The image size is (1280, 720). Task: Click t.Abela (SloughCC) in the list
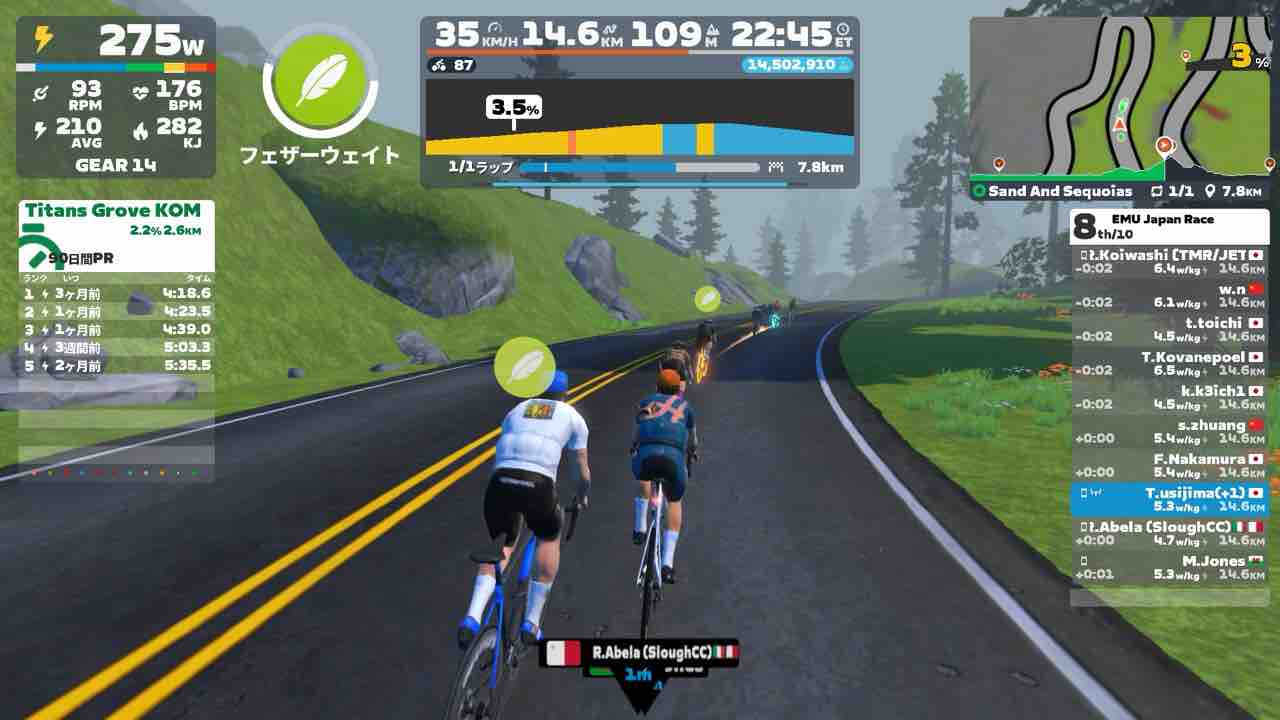click(x=1169, y=534)
